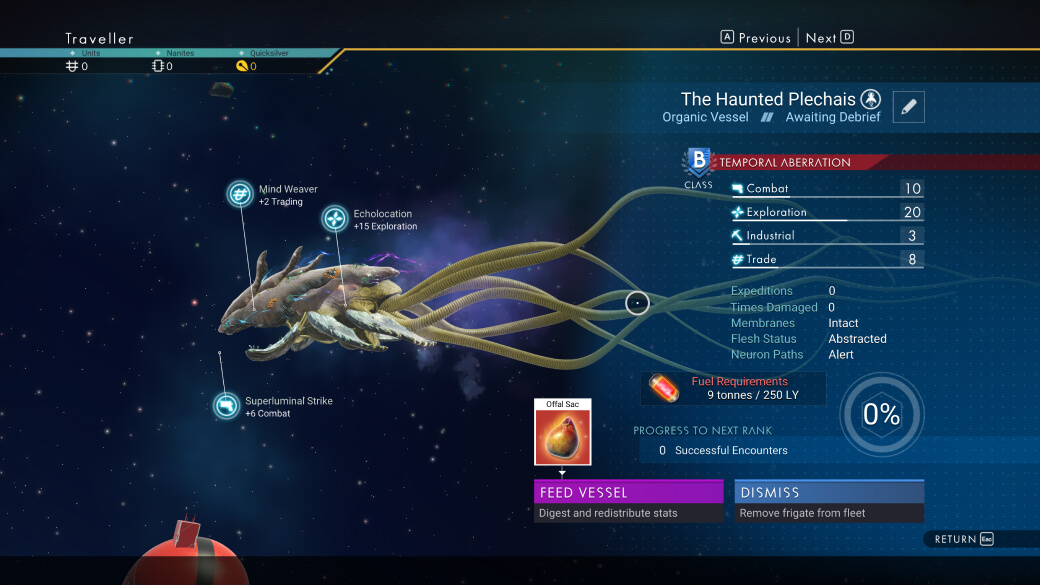Dismiss the frigate from fleet
1040x585 pixels.
pyautogui.click(x=829, y=492)
